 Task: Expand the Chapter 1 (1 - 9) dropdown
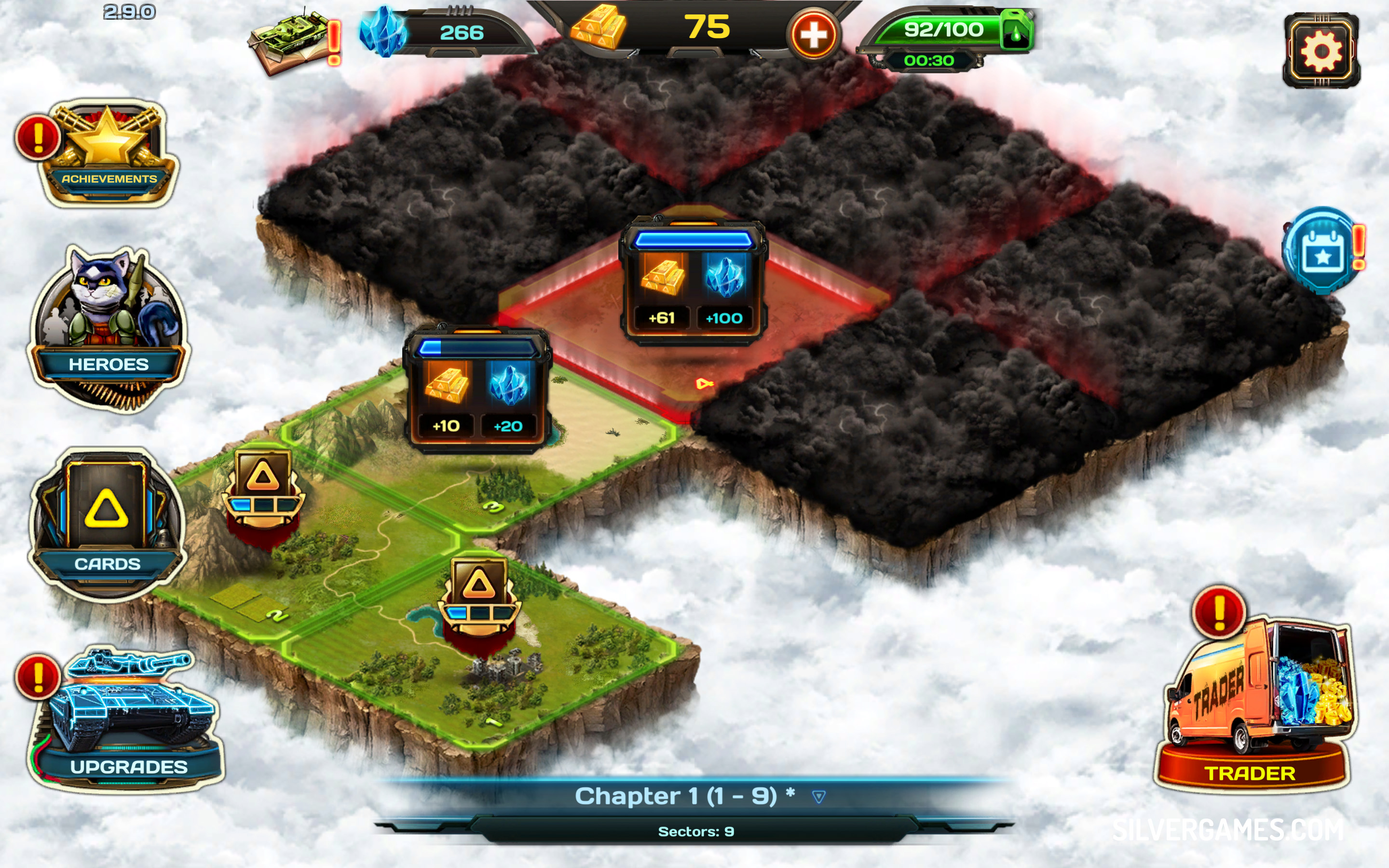coord(818,796)
